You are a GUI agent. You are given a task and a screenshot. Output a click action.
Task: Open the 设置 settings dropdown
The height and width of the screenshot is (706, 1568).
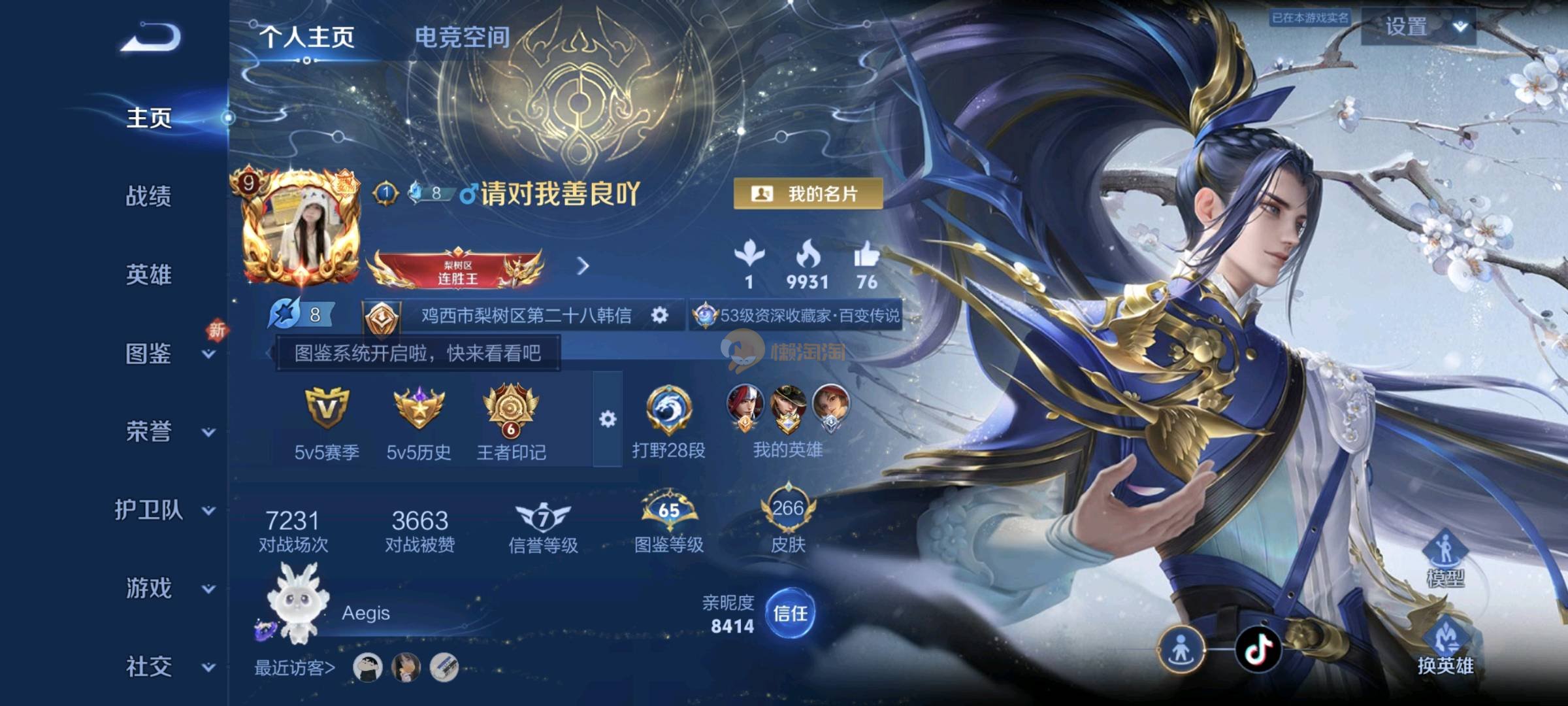(1418, 27)
